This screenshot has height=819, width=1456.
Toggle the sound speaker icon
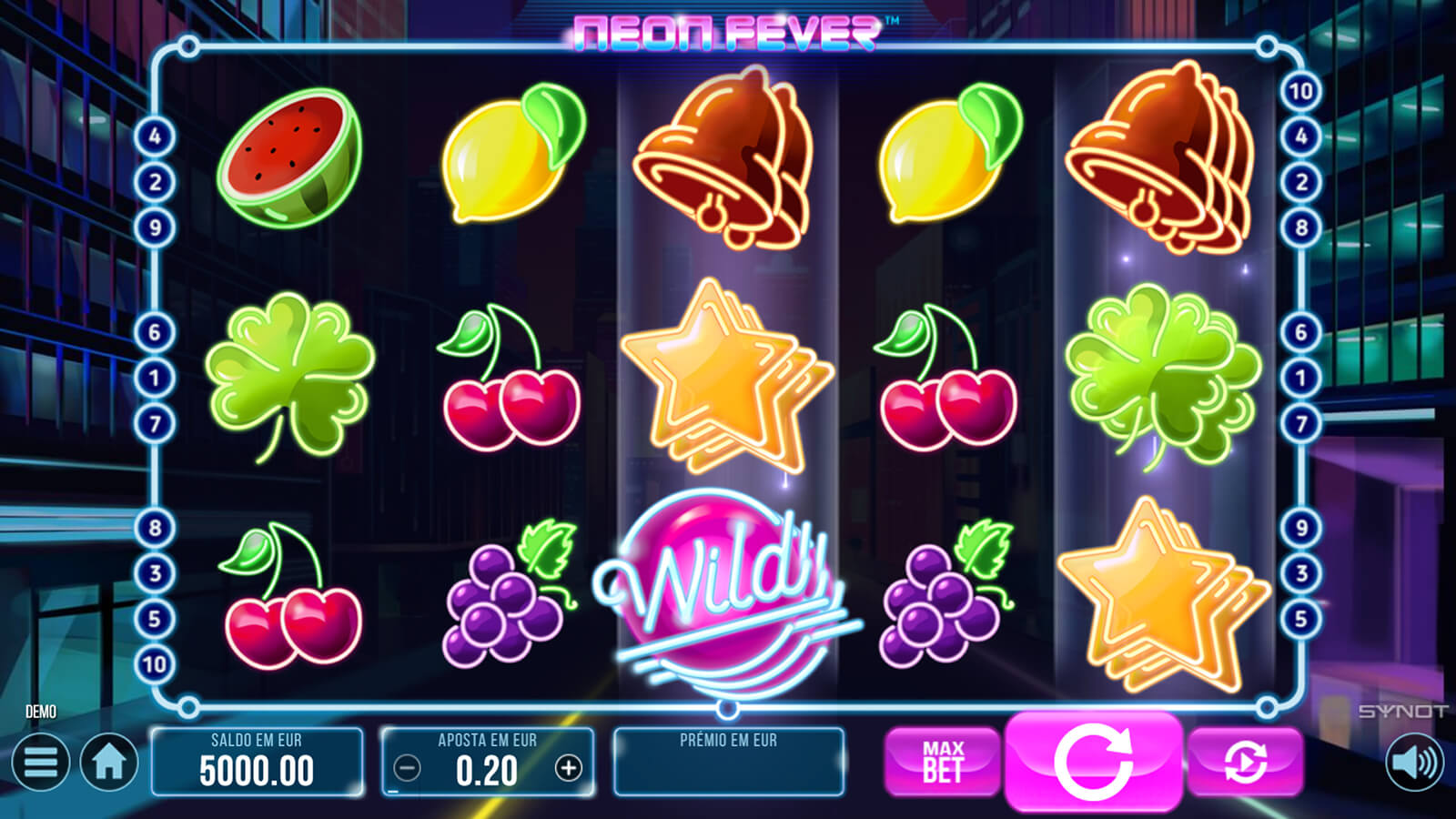click(1414, 762)
